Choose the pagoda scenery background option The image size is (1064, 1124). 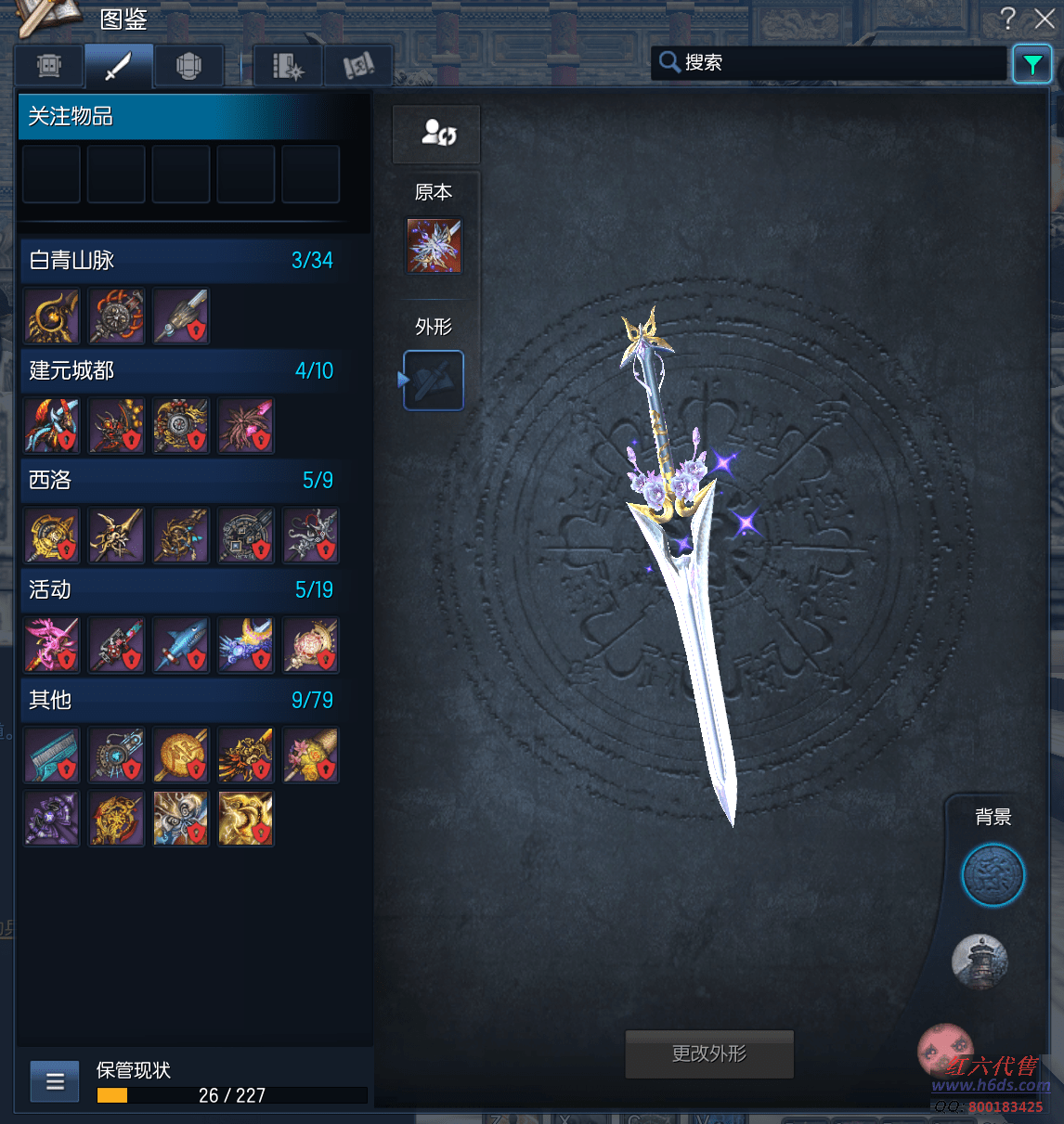coord(980,962)
